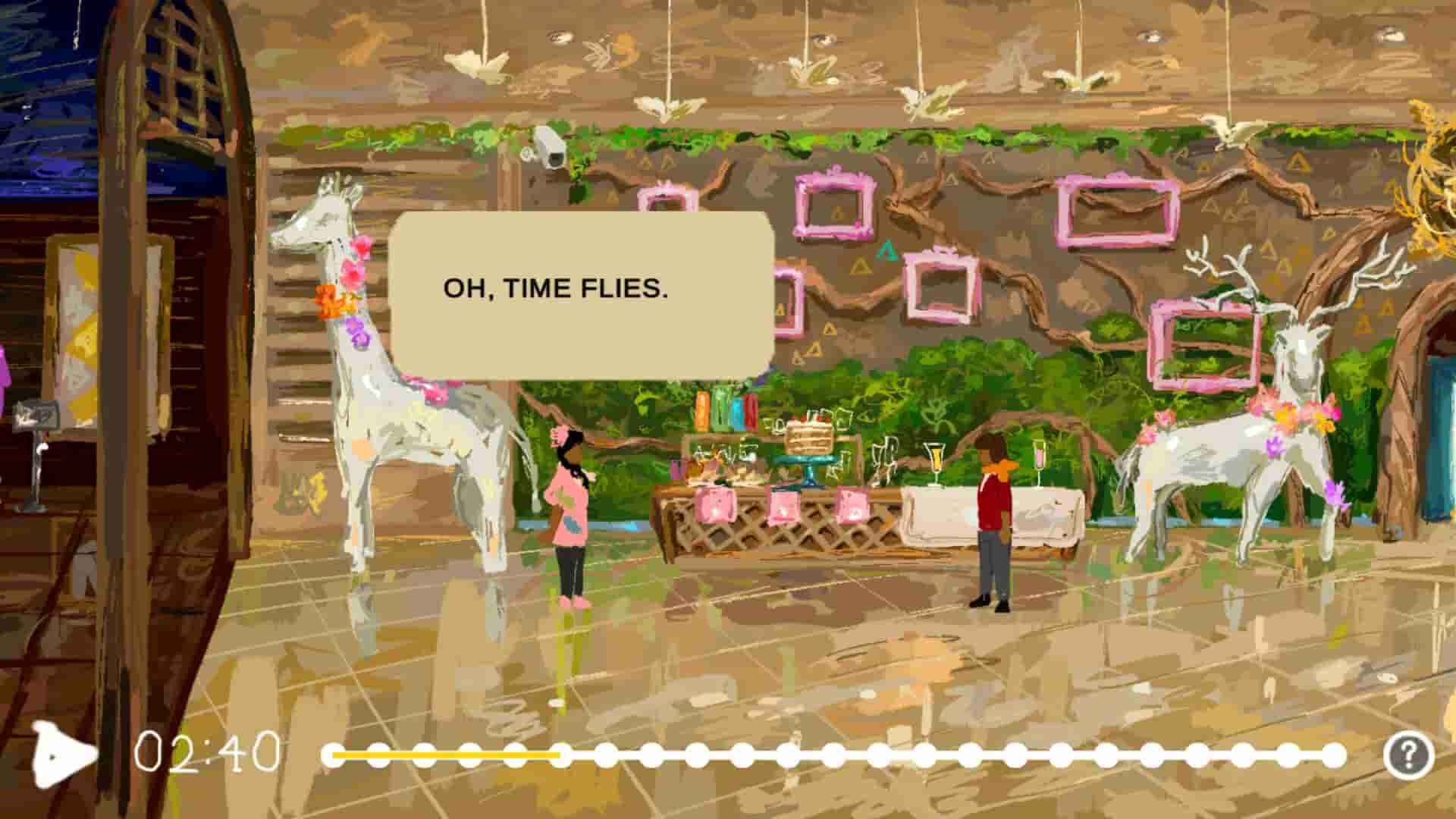Image resolution: width=1456 pixels, height=819 pixels.
Task: Click the champagne glass on the white table
Action: click(934, 460)
